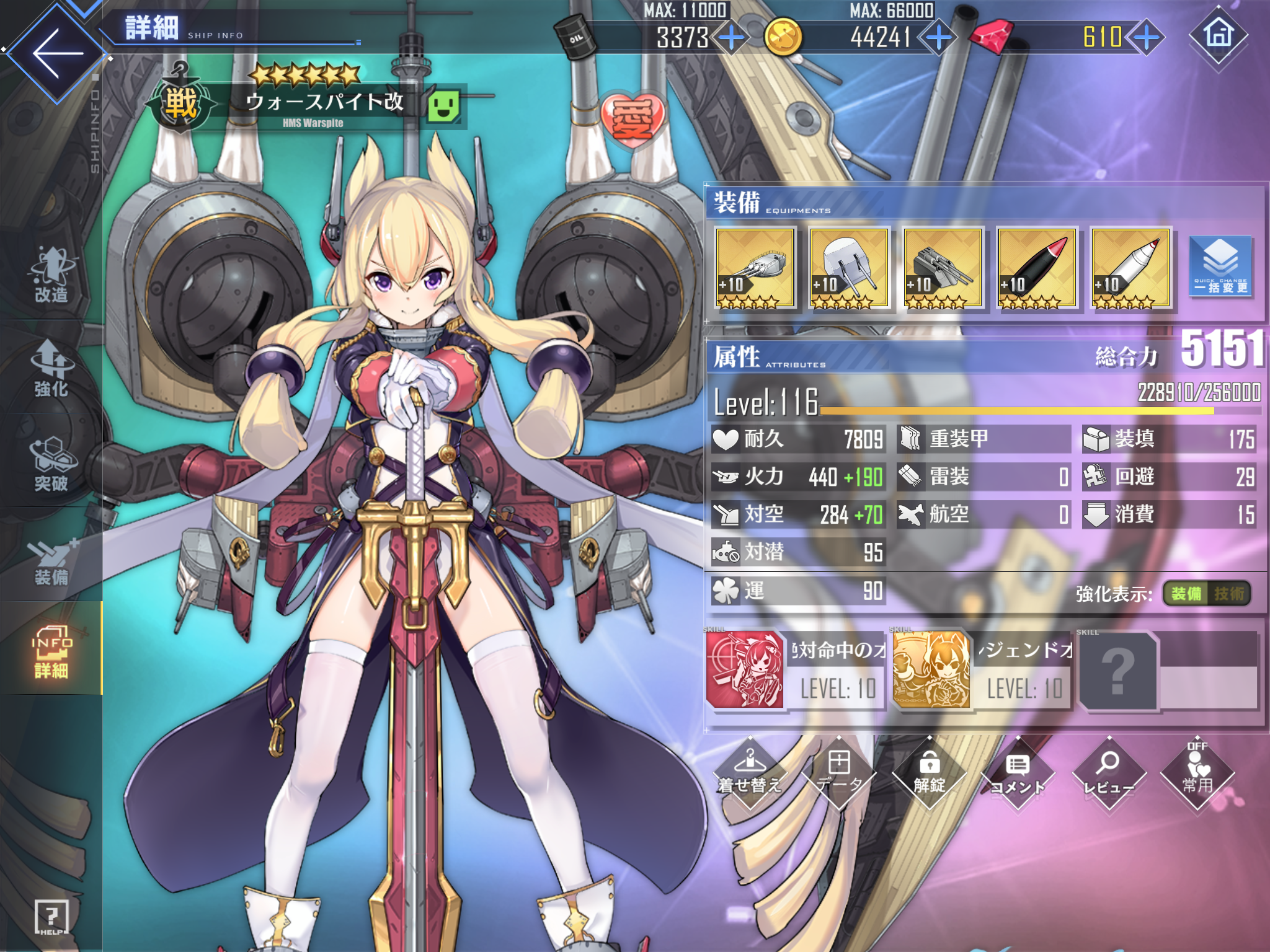The width and height of the screenshot is (1270, 952).
Task: Choose the red-tipped black shell slot
Action: click(x=1036, y=268)
